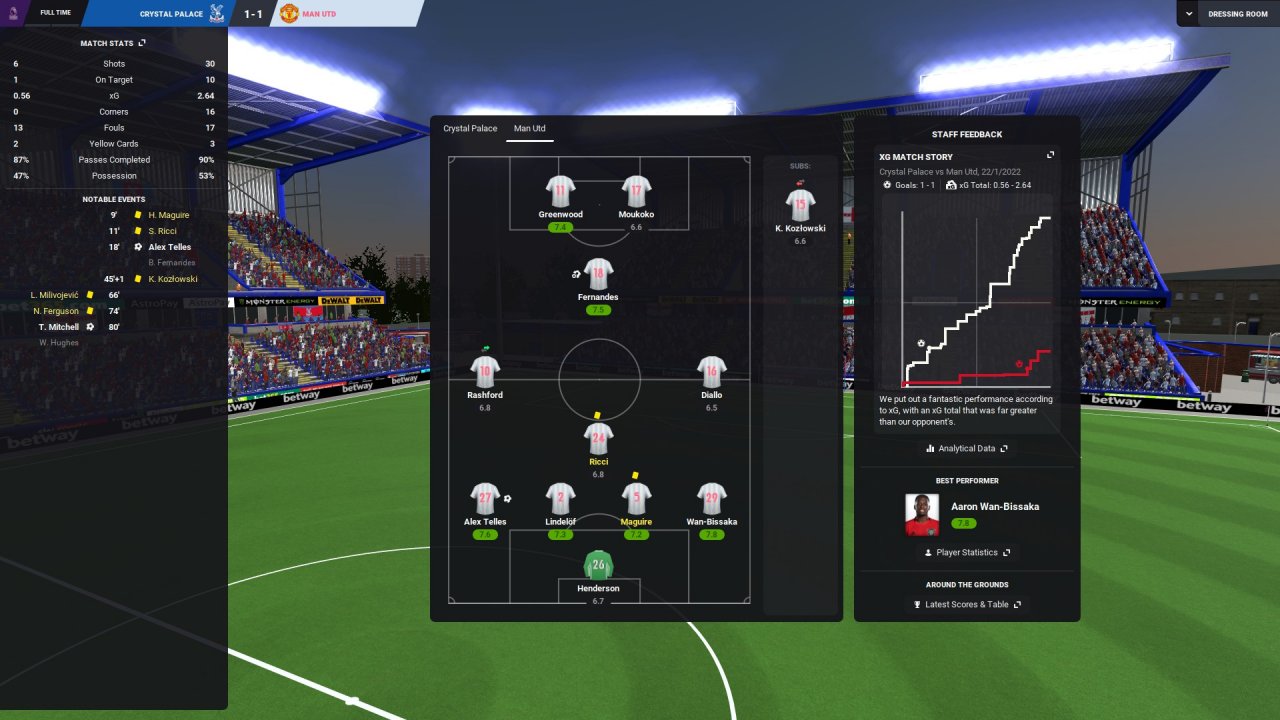
Task: Expand the xG Match Story chart
Action: pyautogui.click(x=1050, y=156)
